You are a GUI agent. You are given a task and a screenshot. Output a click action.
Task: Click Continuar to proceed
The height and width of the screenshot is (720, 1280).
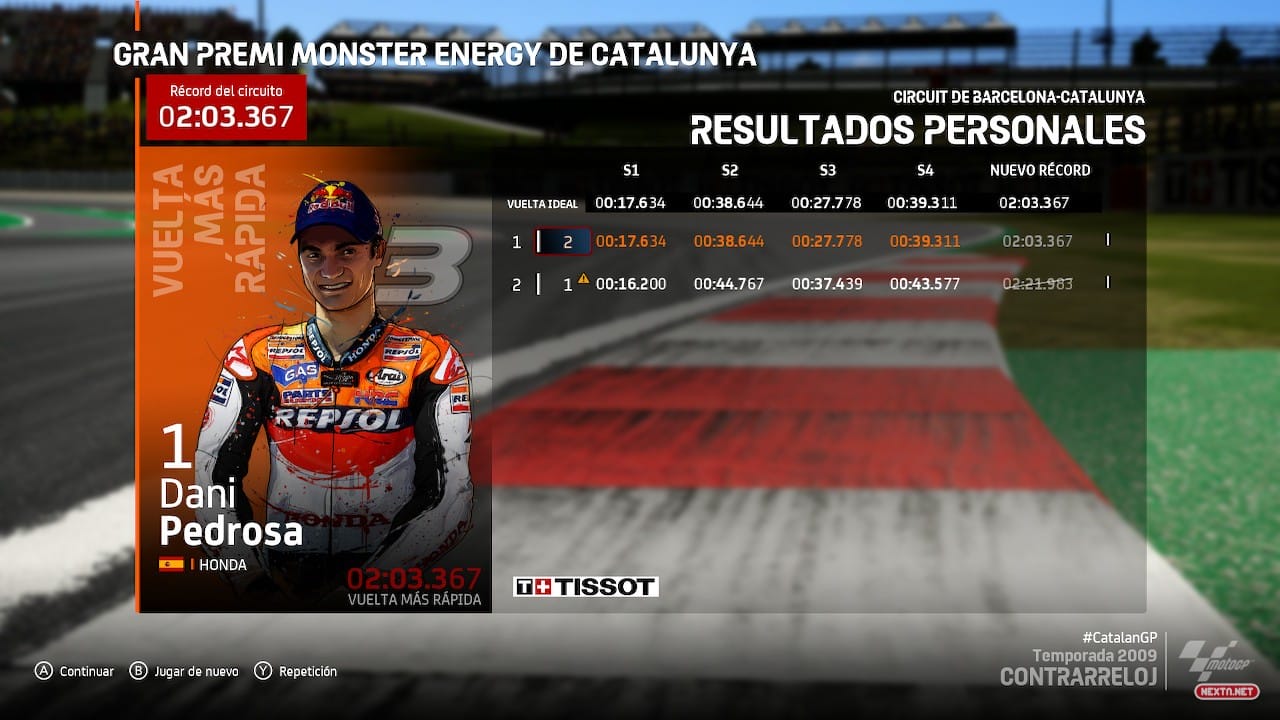click(x=86, y=671)
